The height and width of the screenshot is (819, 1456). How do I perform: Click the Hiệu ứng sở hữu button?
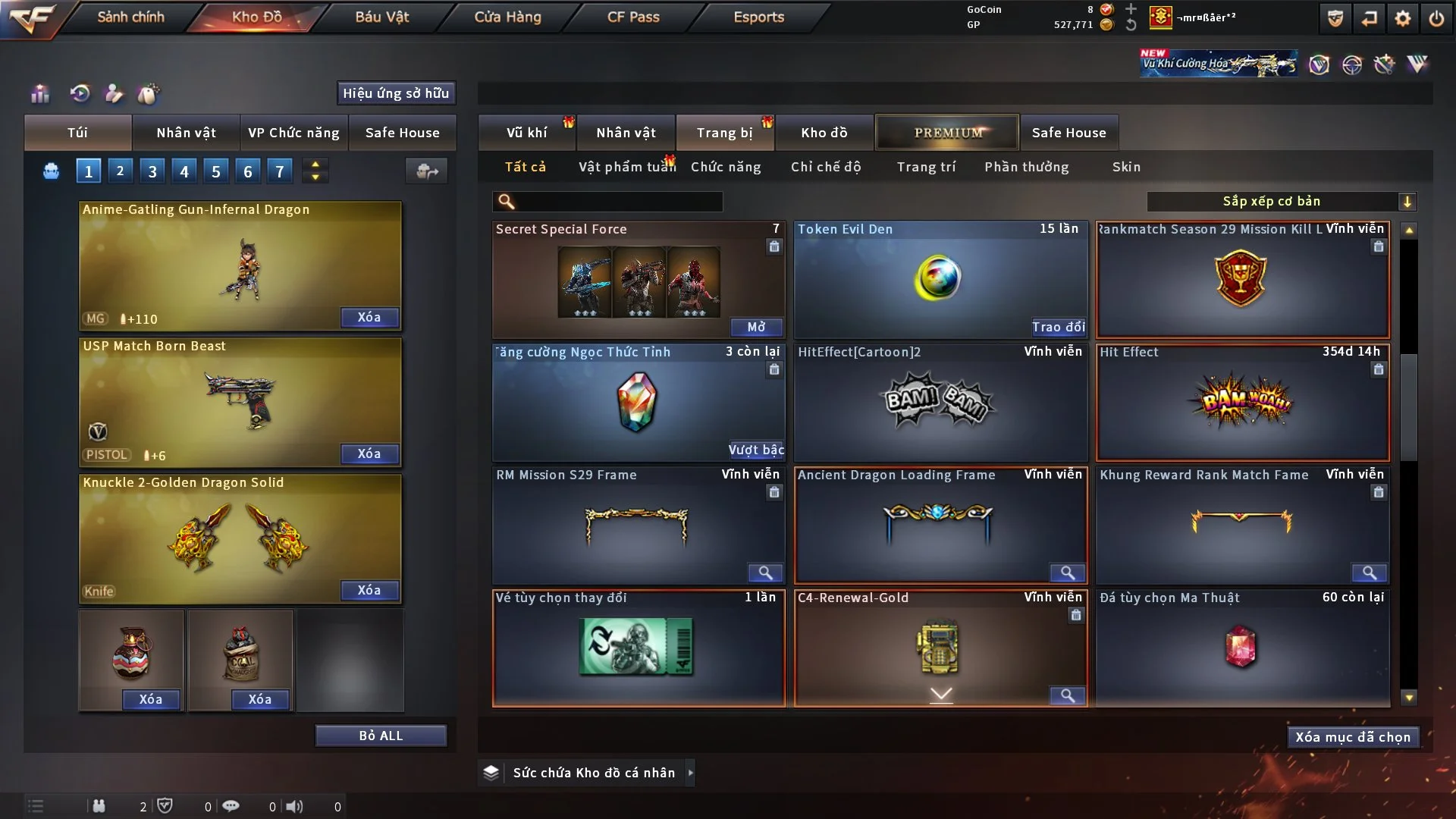pos(396,93)
